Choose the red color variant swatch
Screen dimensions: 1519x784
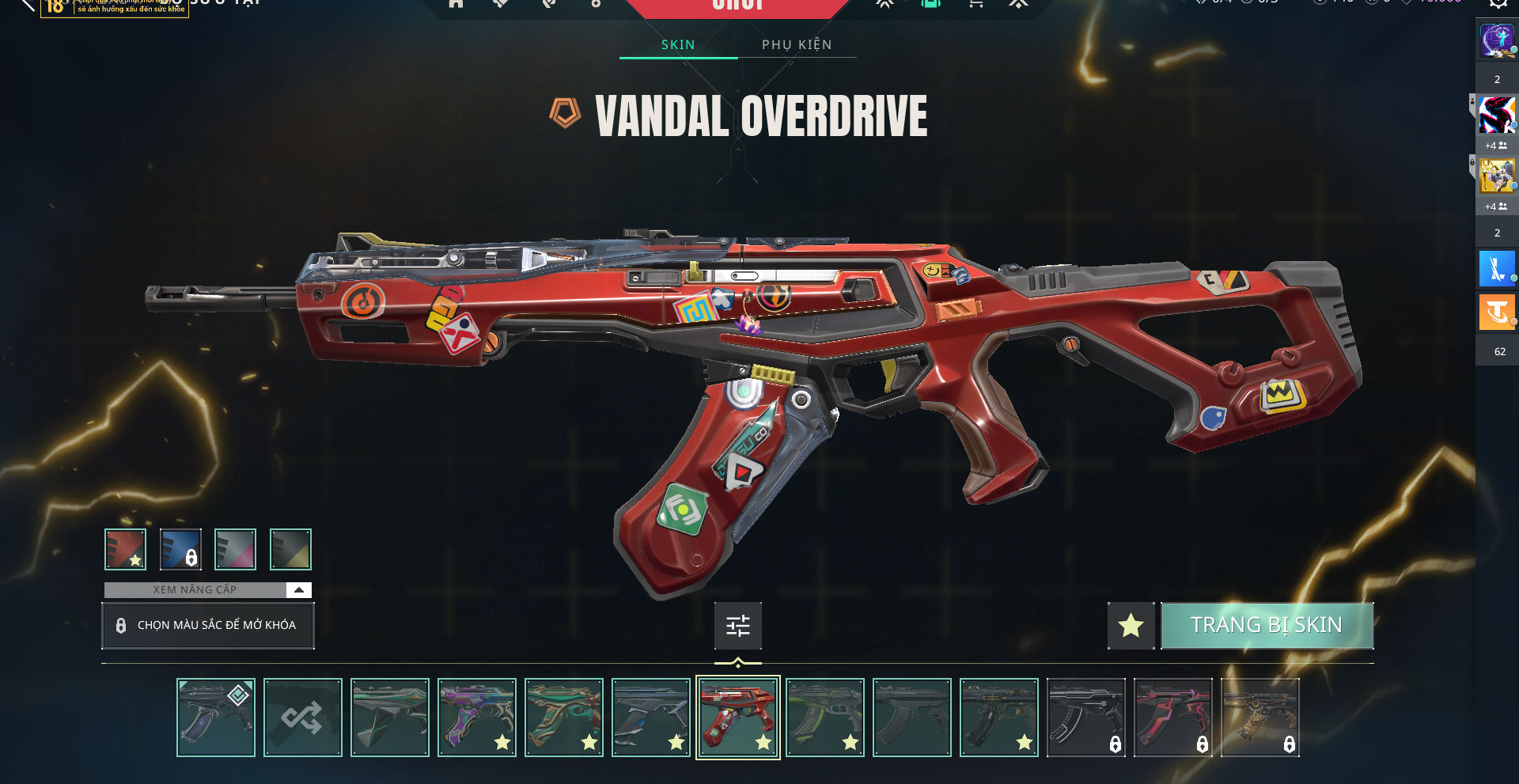pos(125,549)
